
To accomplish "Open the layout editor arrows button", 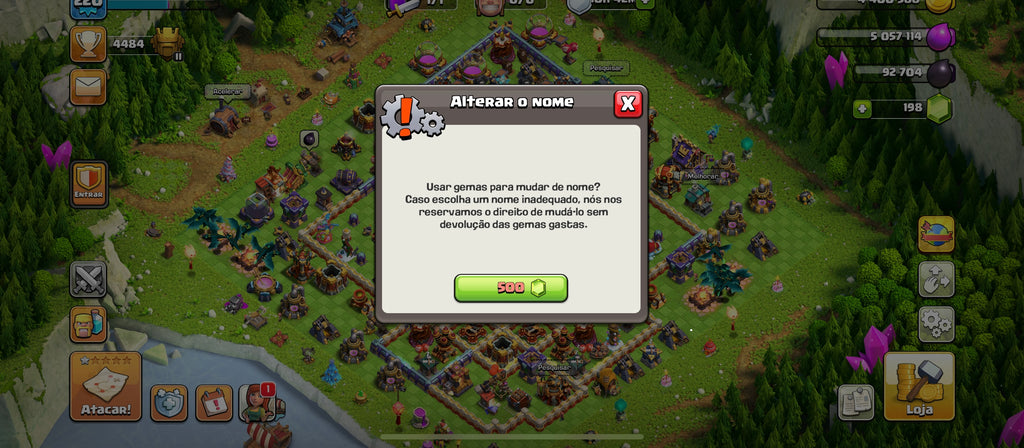I will (936, 279).
